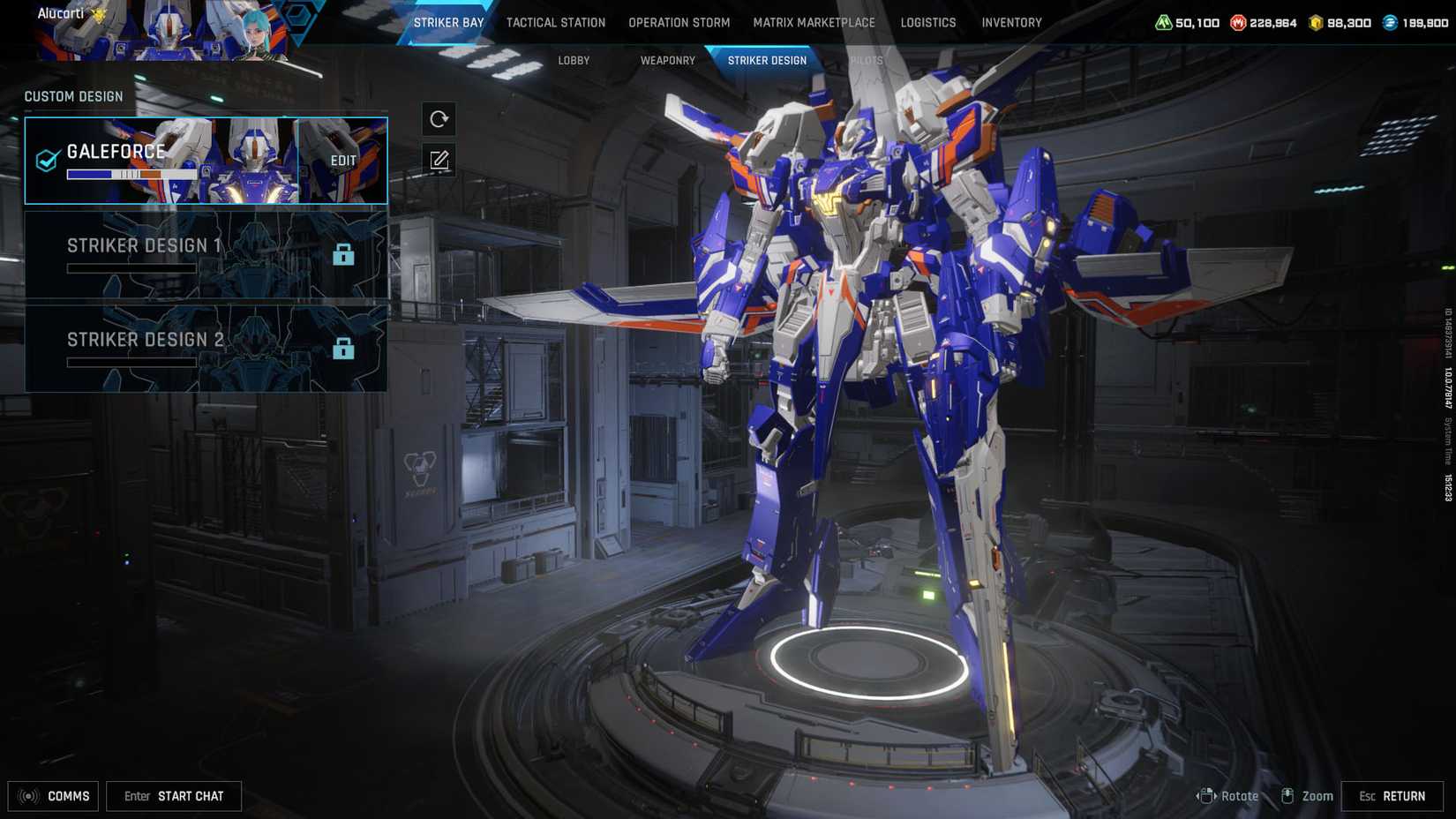Select Striker Design 2 slot
Viewport: 1456px width, 819px height.
(x=176, y=349)
